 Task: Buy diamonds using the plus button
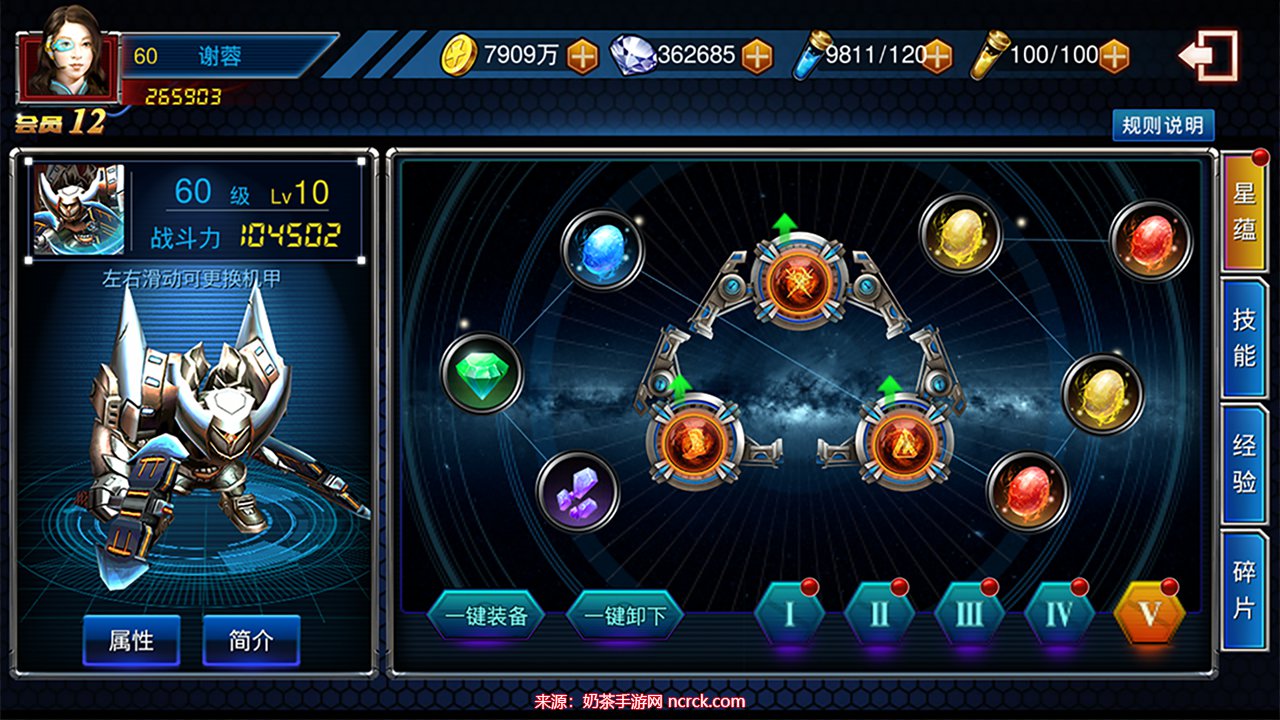tap(757, 56)
